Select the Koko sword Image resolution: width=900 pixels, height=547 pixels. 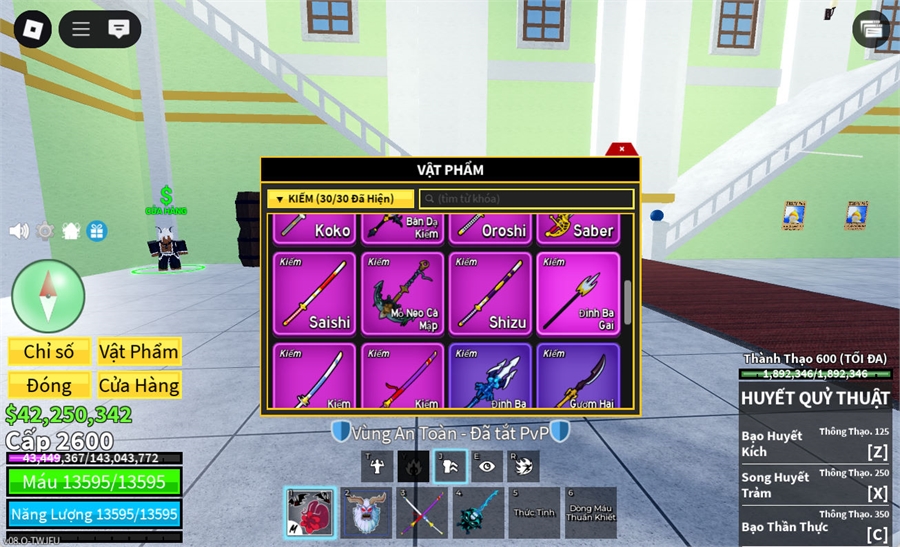coord(314,229)
